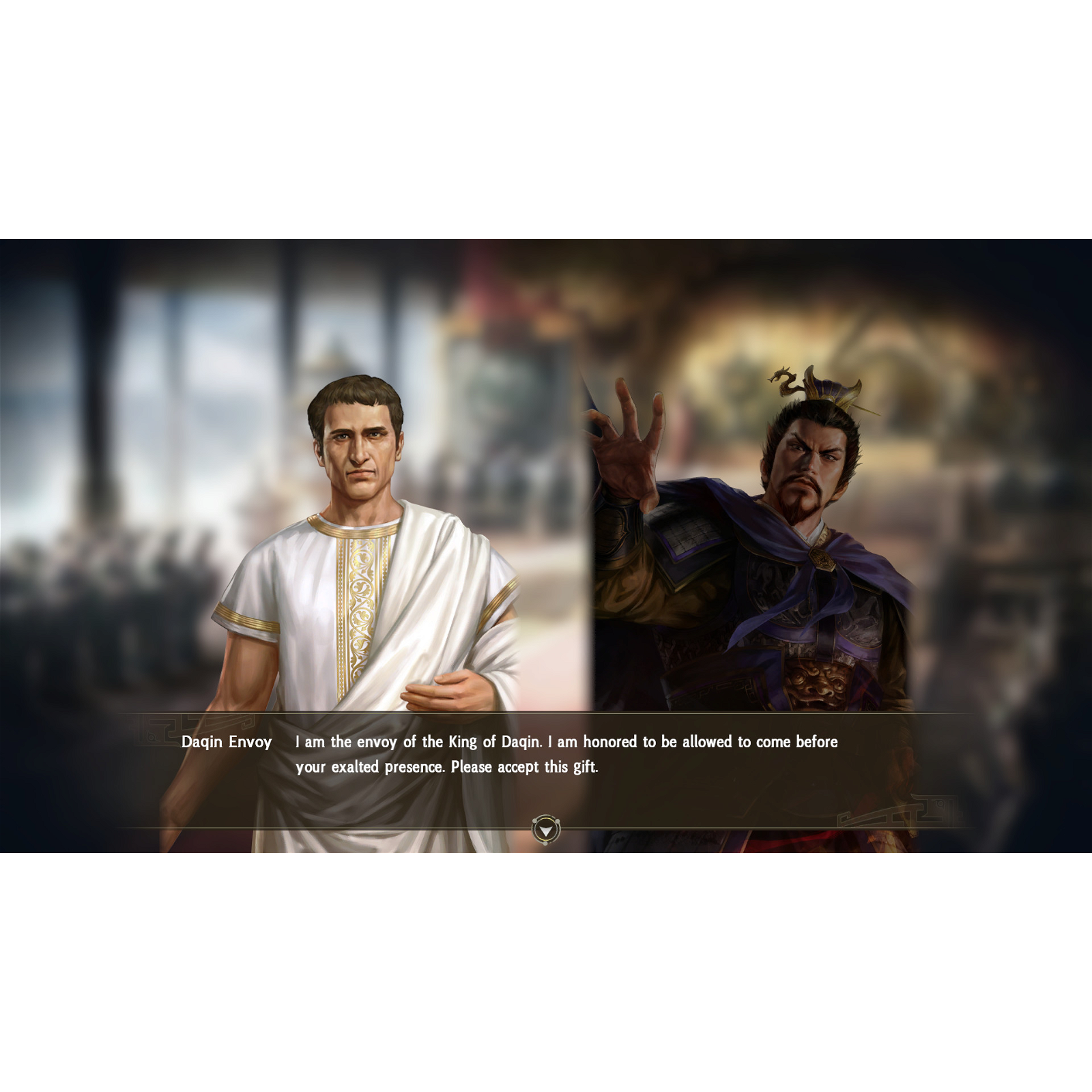Click the small orb on the emblem's right edge

558,821
